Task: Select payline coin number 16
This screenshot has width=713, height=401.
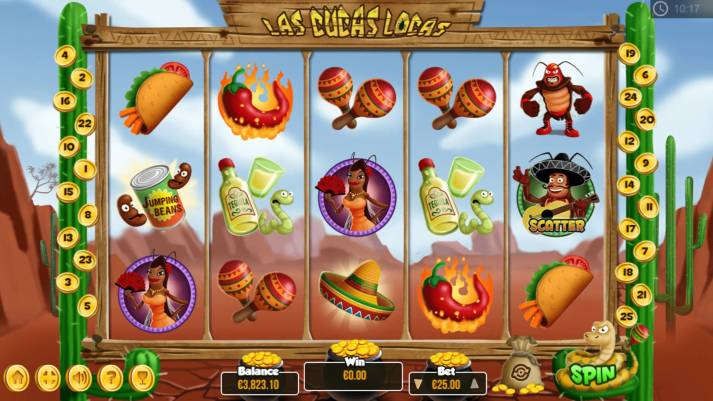Action: click(66, 100)
